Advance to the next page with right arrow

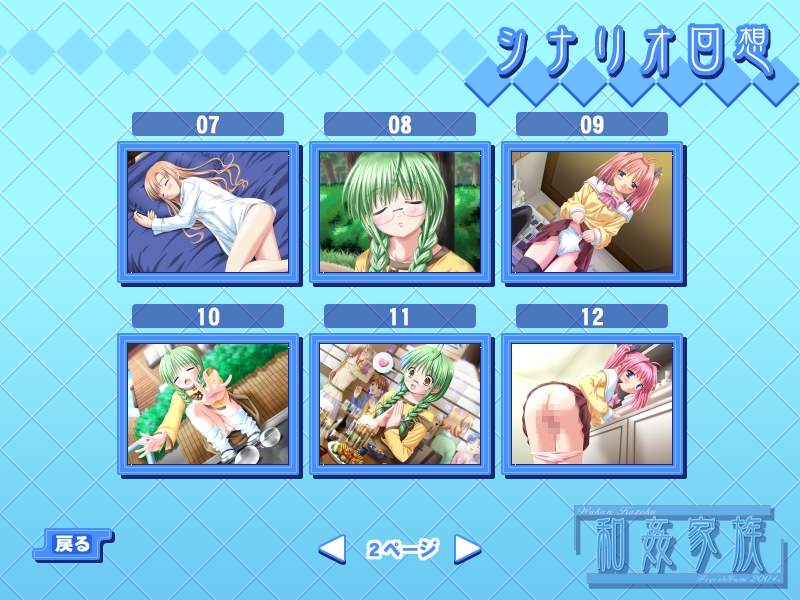(x=467, y=548)
